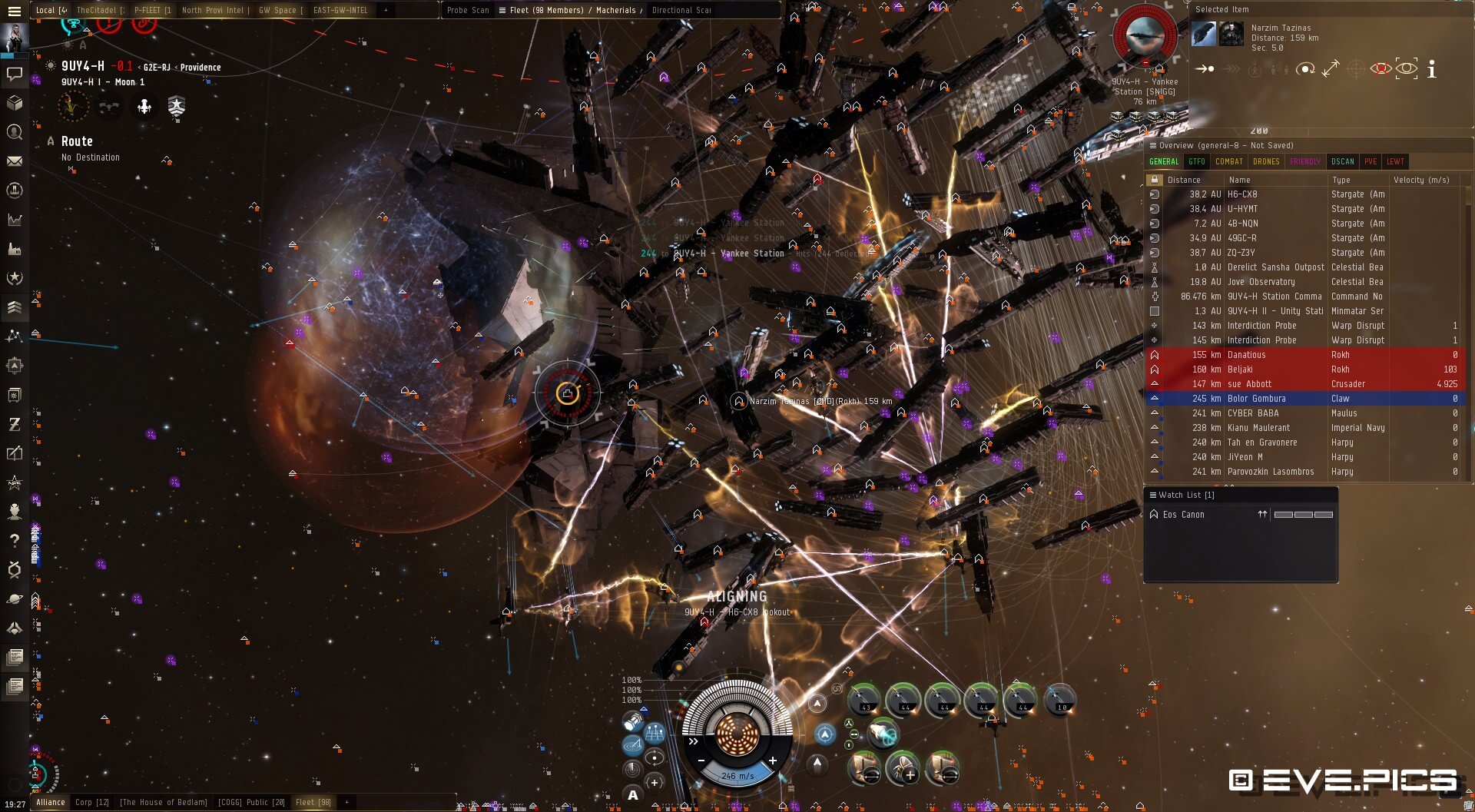Screen dimensions: 1475x812
Task: Open the mail envelope icon in the sidebar
Action: tap(14, 161)
